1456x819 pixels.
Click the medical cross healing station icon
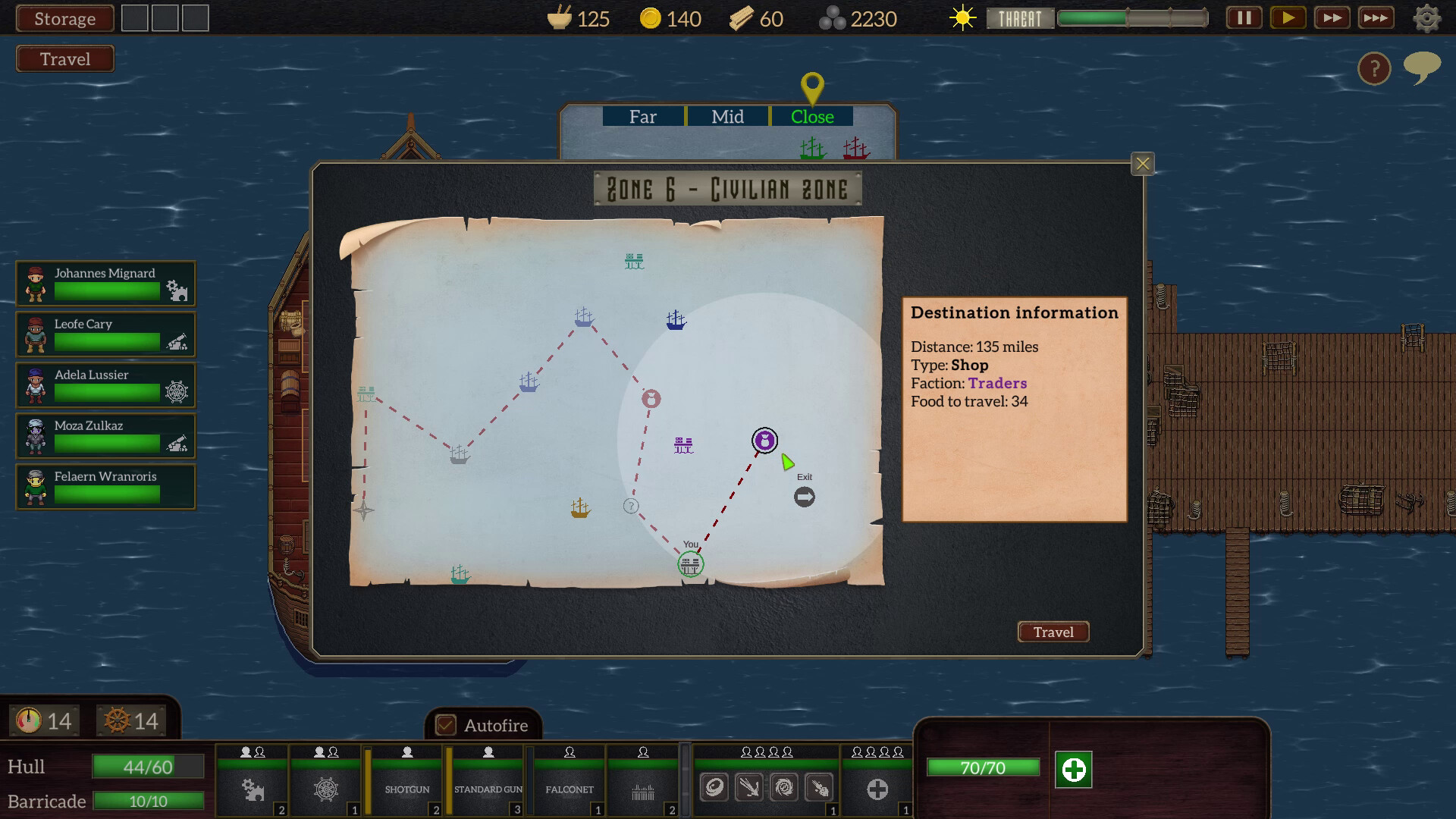877,789
